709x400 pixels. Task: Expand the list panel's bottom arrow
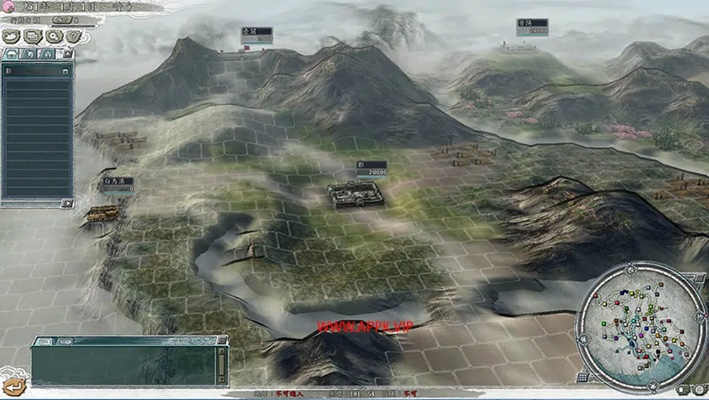coord(67,203)
